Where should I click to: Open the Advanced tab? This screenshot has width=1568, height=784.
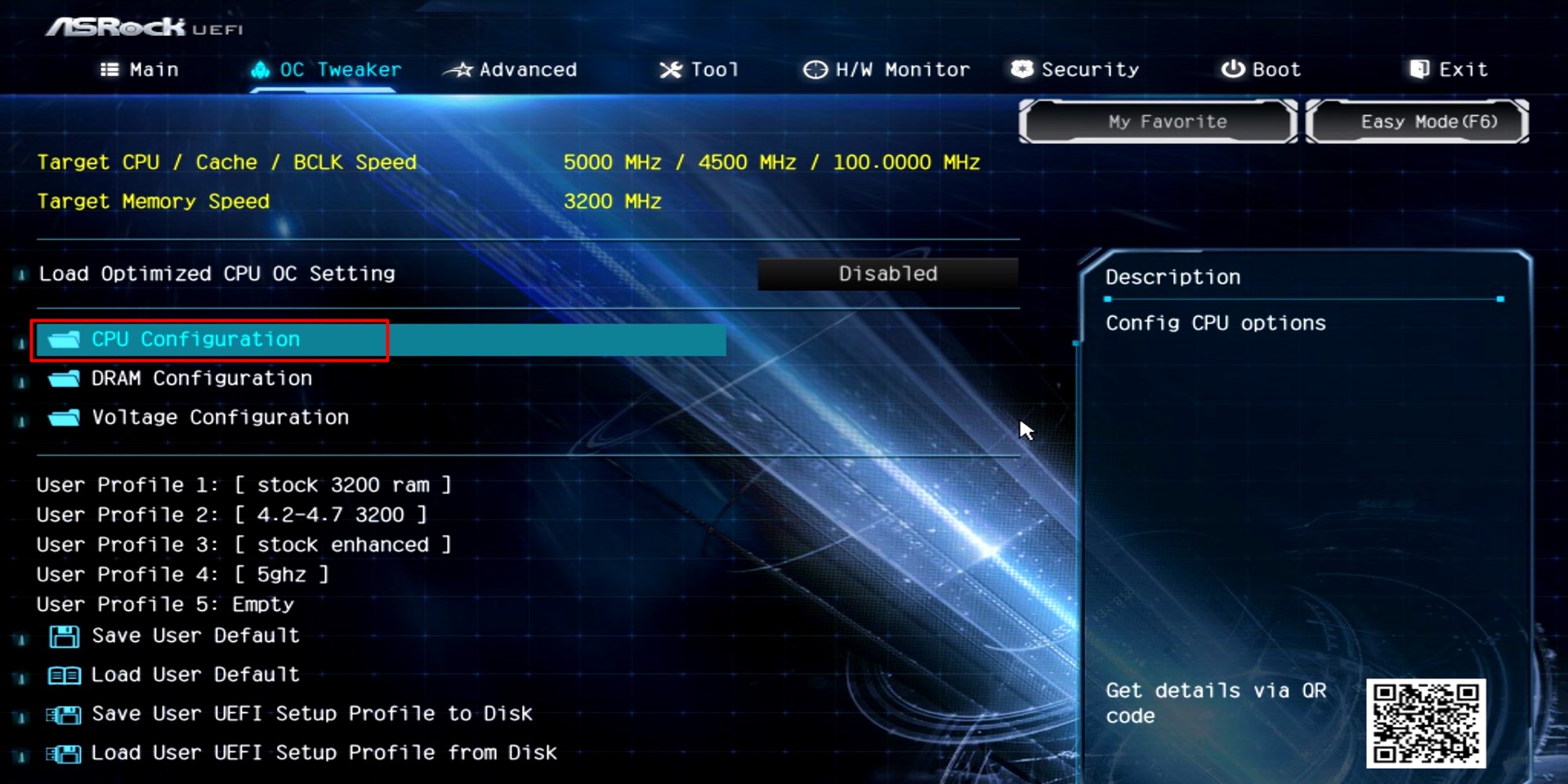click(511, 70)
